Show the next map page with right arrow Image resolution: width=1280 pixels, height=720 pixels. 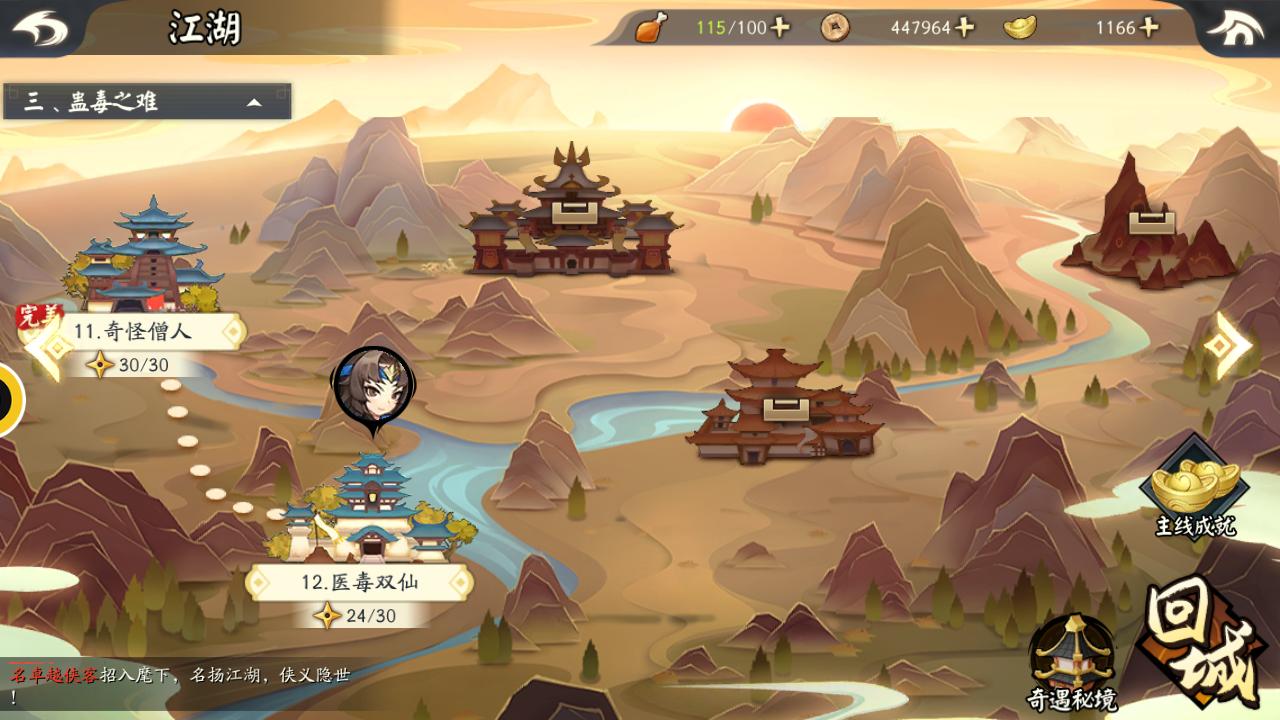[x=1226, y=345]
